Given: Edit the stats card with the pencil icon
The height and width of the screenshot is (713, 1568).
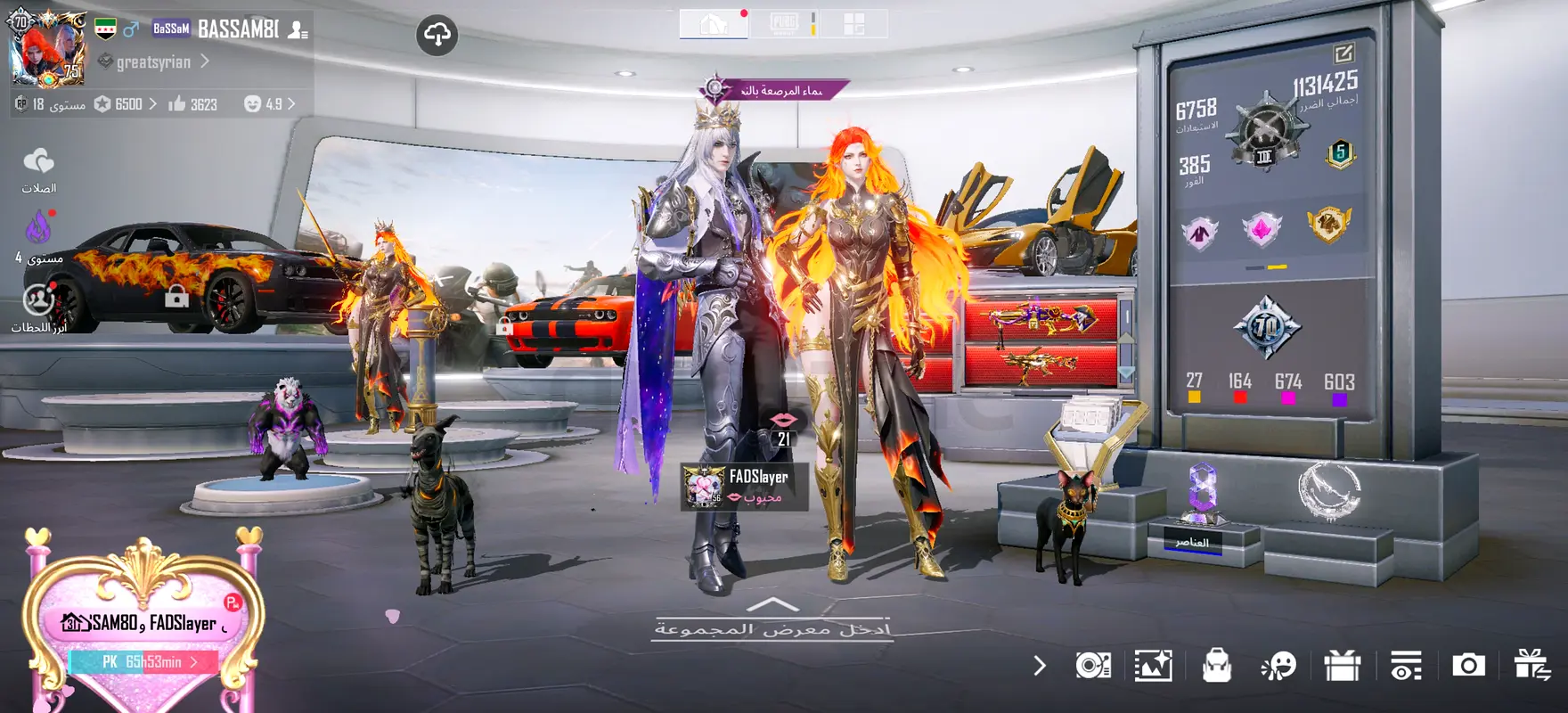Looking at the screenshot, I should coord(1343,53).
